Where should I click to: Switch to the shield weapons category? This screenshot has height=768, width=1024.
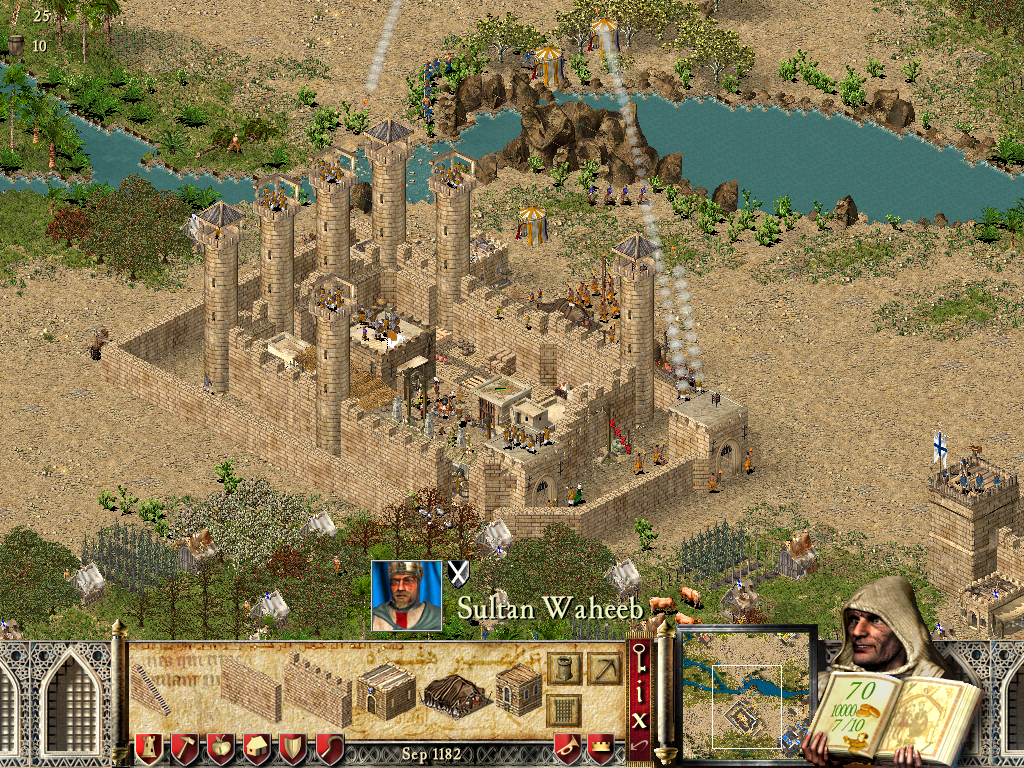point(293,747)
